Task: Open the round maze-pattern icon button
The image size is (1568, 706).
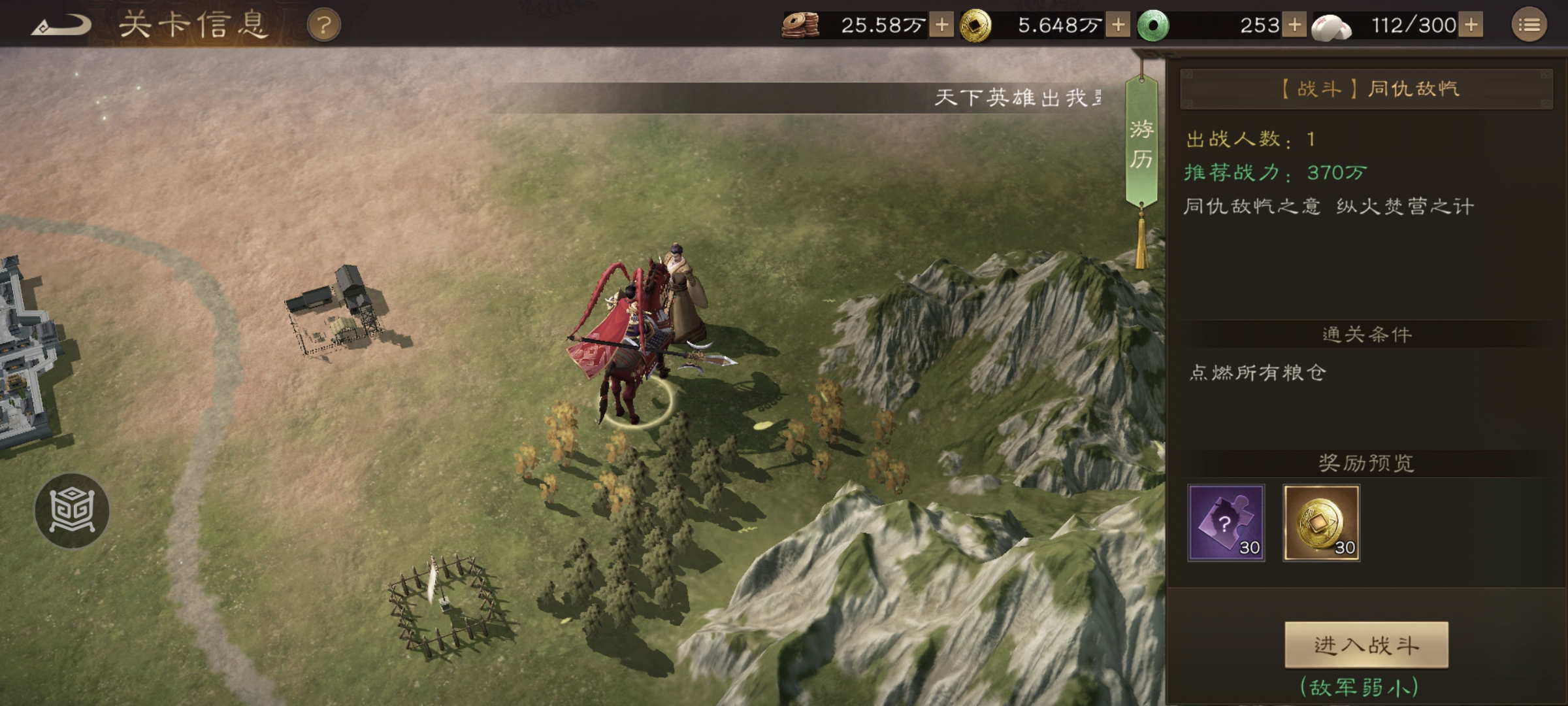Action: (72, 511)
